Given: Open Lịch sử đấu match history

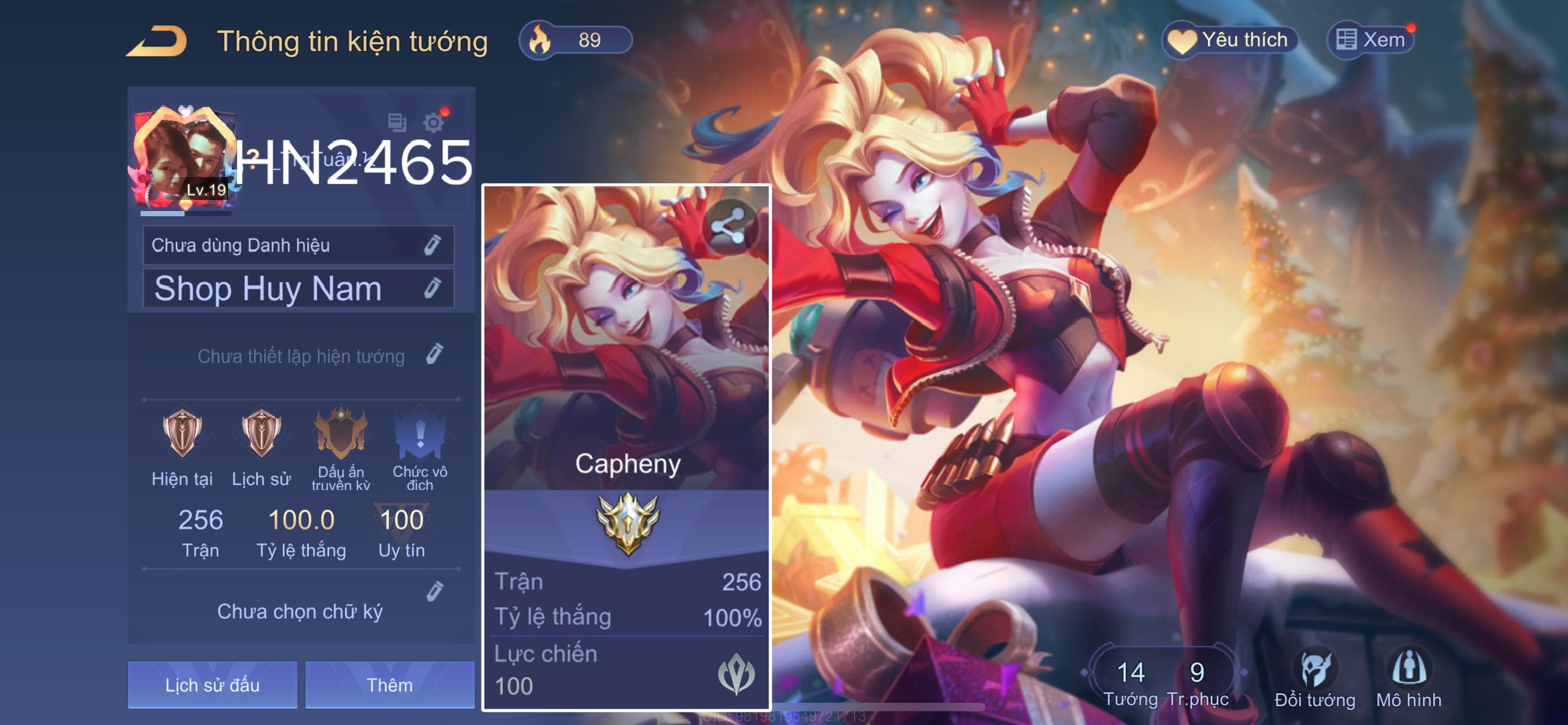Looking at the screenshot, I should 212,685.
